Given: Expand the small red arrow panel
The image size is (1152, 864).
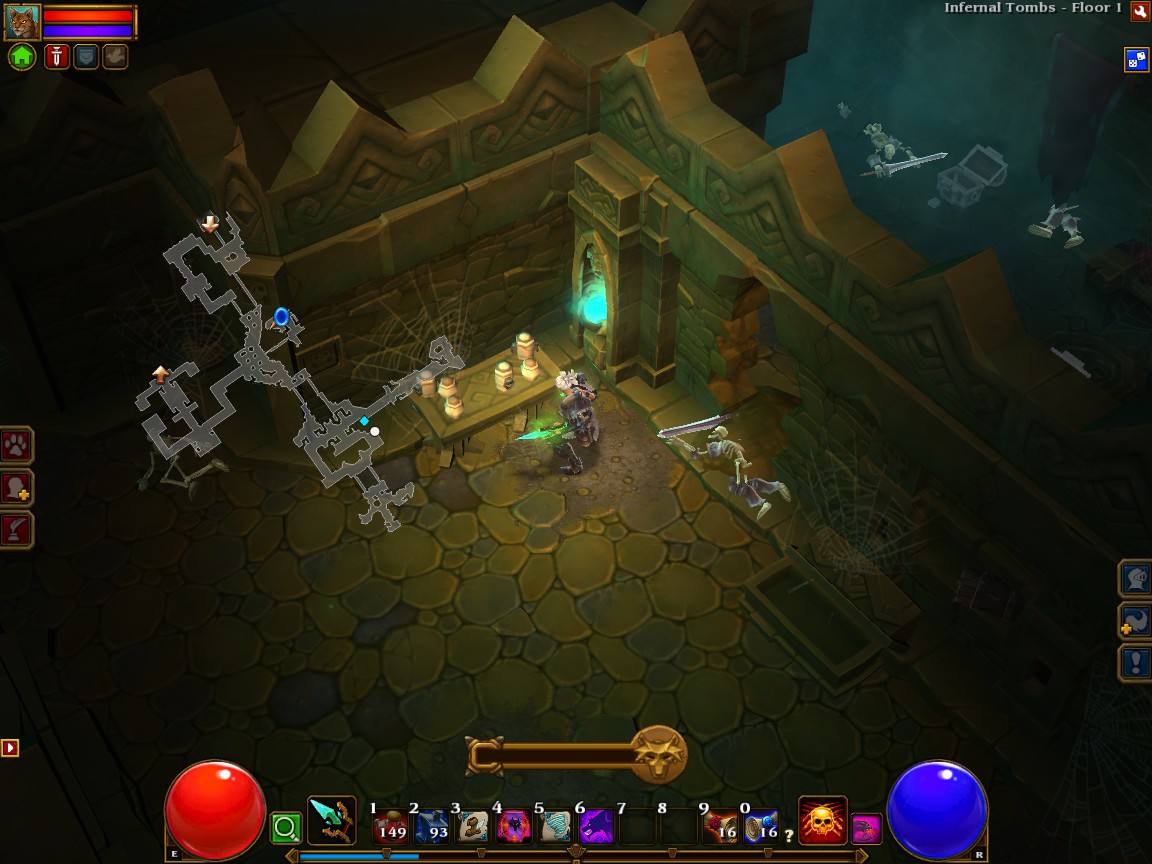Looking at the screenshot, I should [x=10, y=747].
